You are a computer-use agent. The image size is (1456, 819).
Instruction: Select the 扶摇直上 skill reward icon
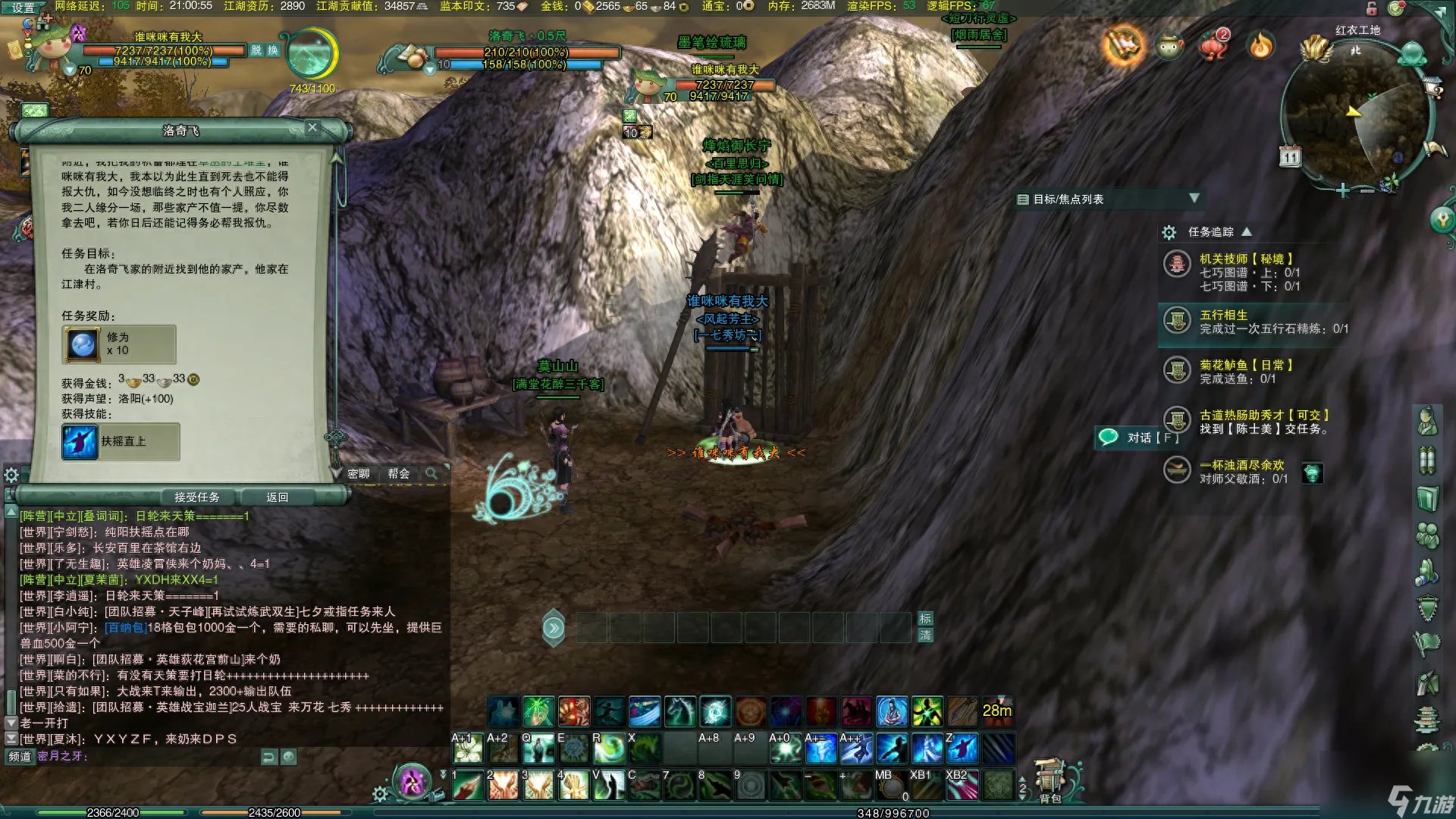click(x=80, y=441)
